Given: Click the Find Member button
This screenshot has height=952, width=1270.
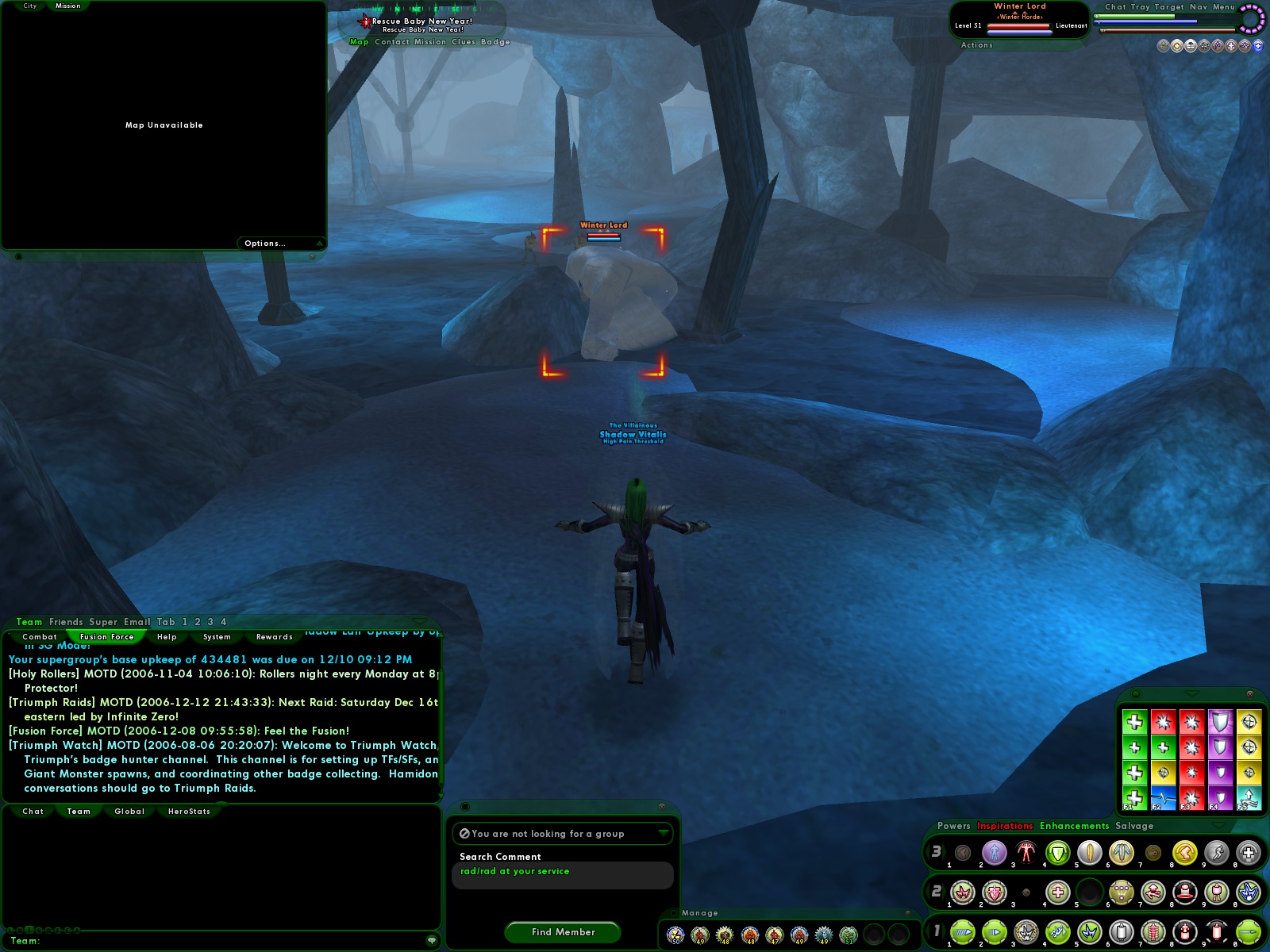Looking at the screenshot, I should click(561, 932).
